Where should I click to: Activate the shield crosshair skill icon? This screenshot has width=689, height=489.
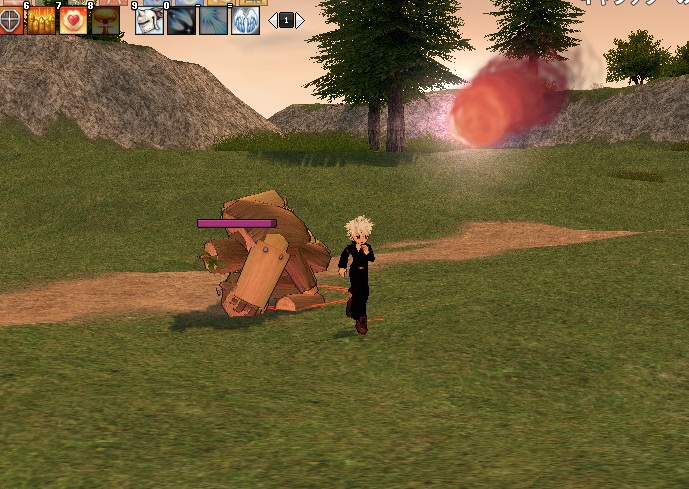coord(10,21)
